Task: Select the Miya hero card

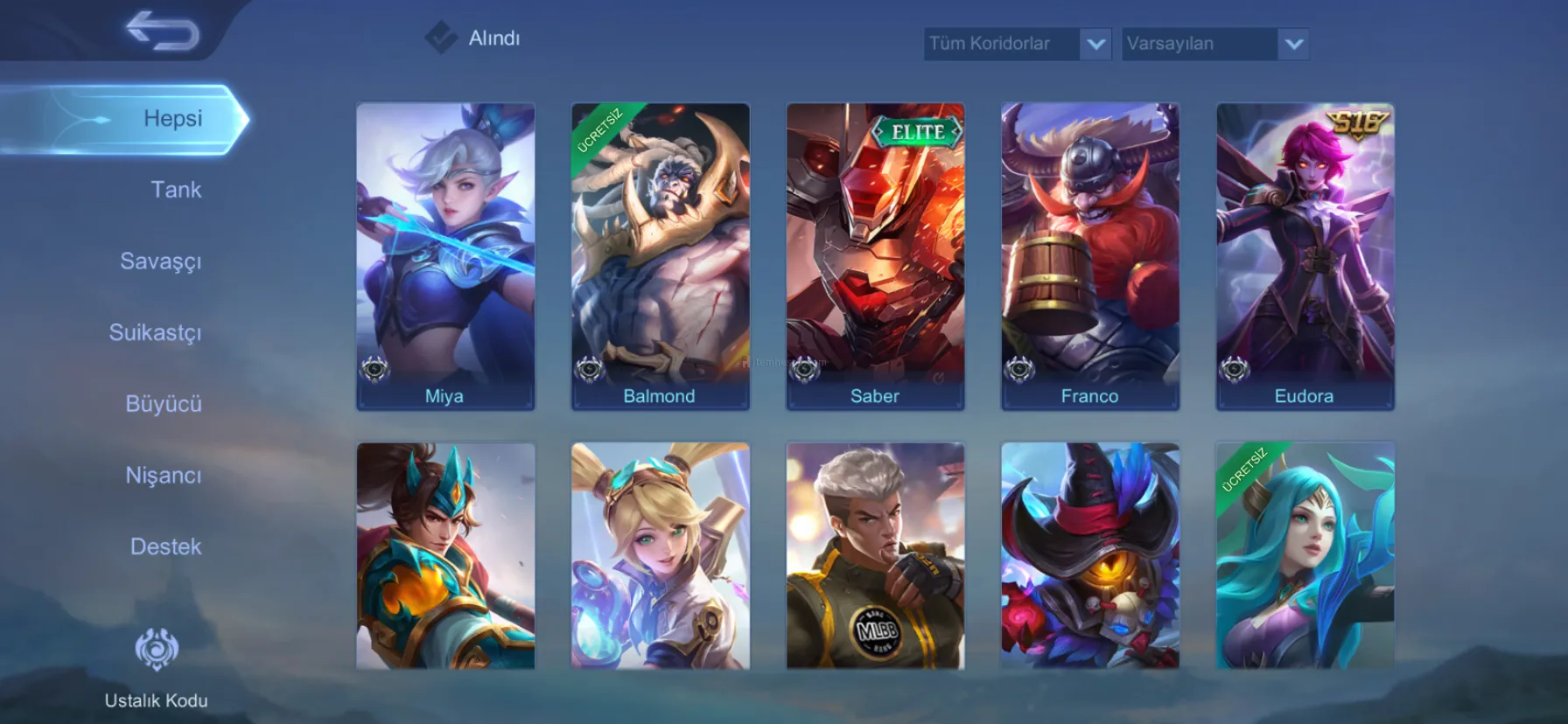Action: pyautogui.click(x=445, y=255)
